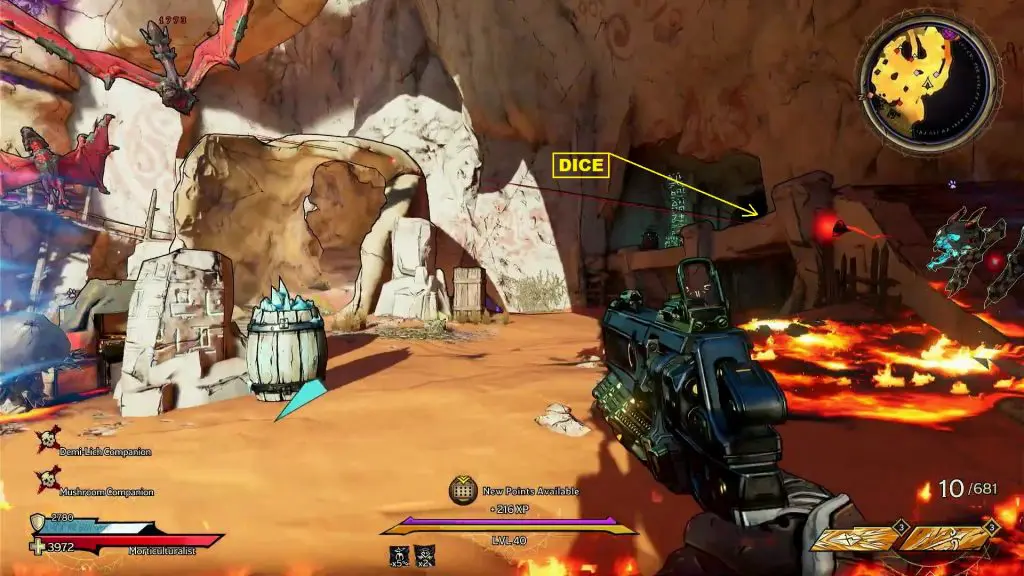Image resolution: width=1024 pixels, height=576 pixels.
Task: Open the circular minimap
Action: point(928,82)
